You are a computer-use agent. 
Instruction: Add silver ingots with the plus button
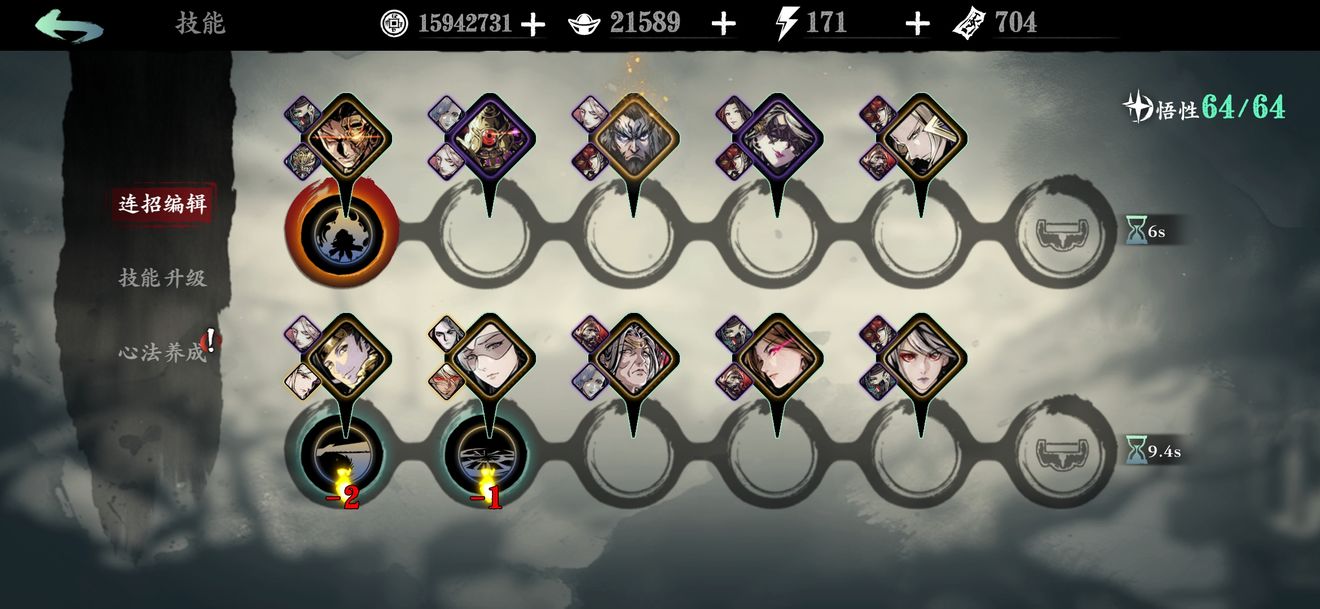tap(723, 24)
